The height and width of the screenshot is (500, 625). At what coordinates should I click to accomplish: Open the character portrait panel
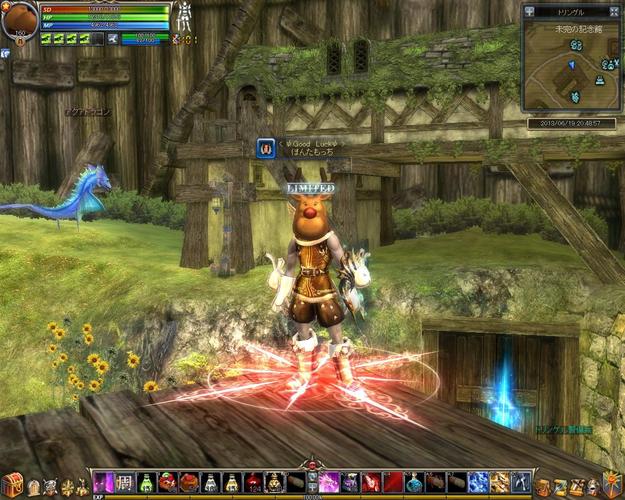pyautogui.click(x=18, y=20)
